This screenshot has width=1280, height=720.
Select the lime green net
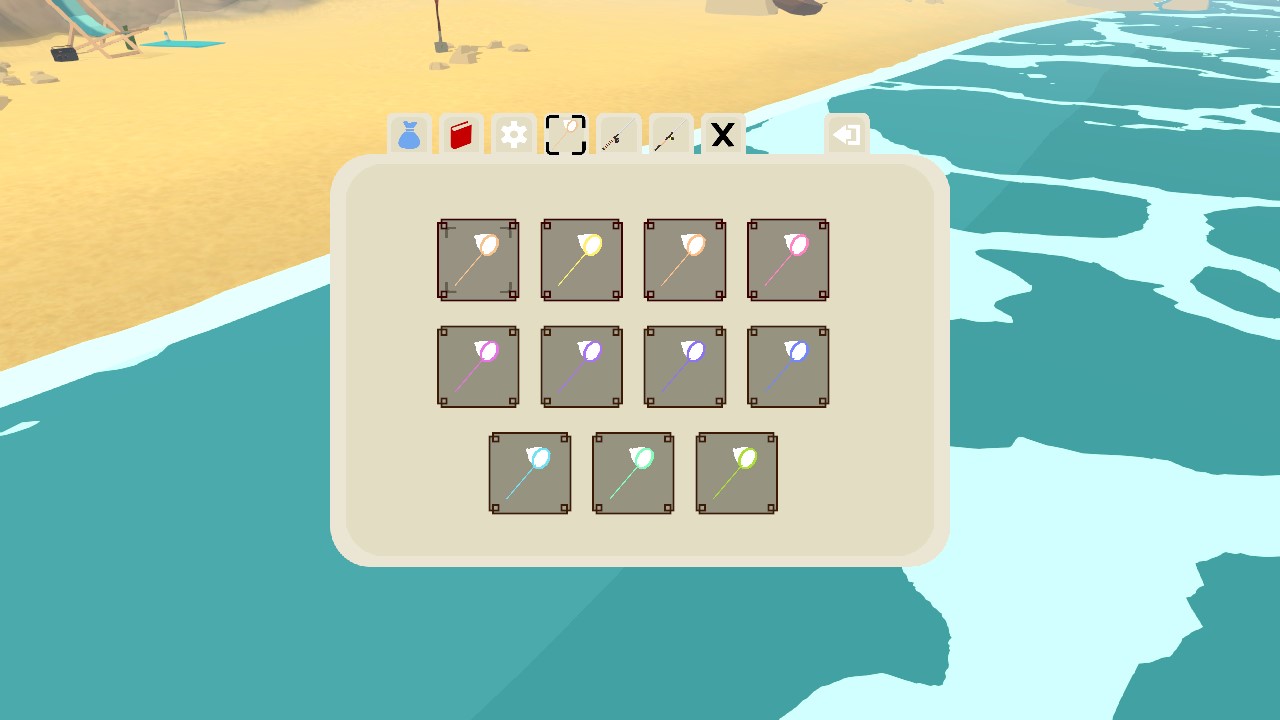coord(736,473)
